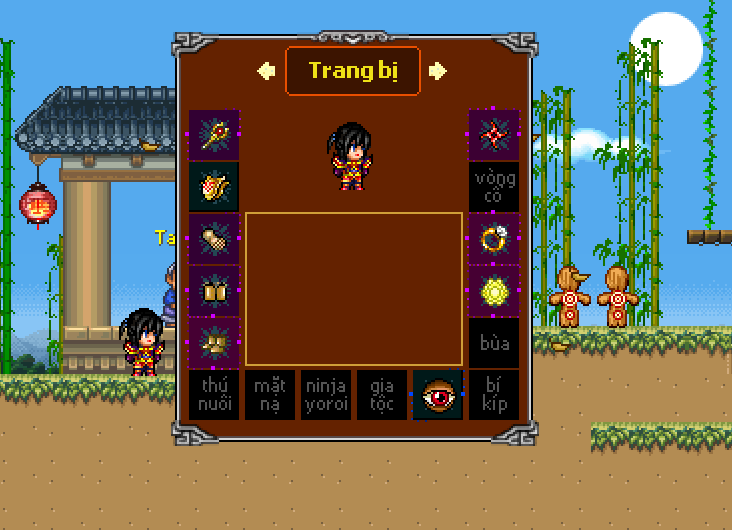Choose the empty gia tộc clan slot
Viewport: 732px width, 530px height.
point(382,395)
